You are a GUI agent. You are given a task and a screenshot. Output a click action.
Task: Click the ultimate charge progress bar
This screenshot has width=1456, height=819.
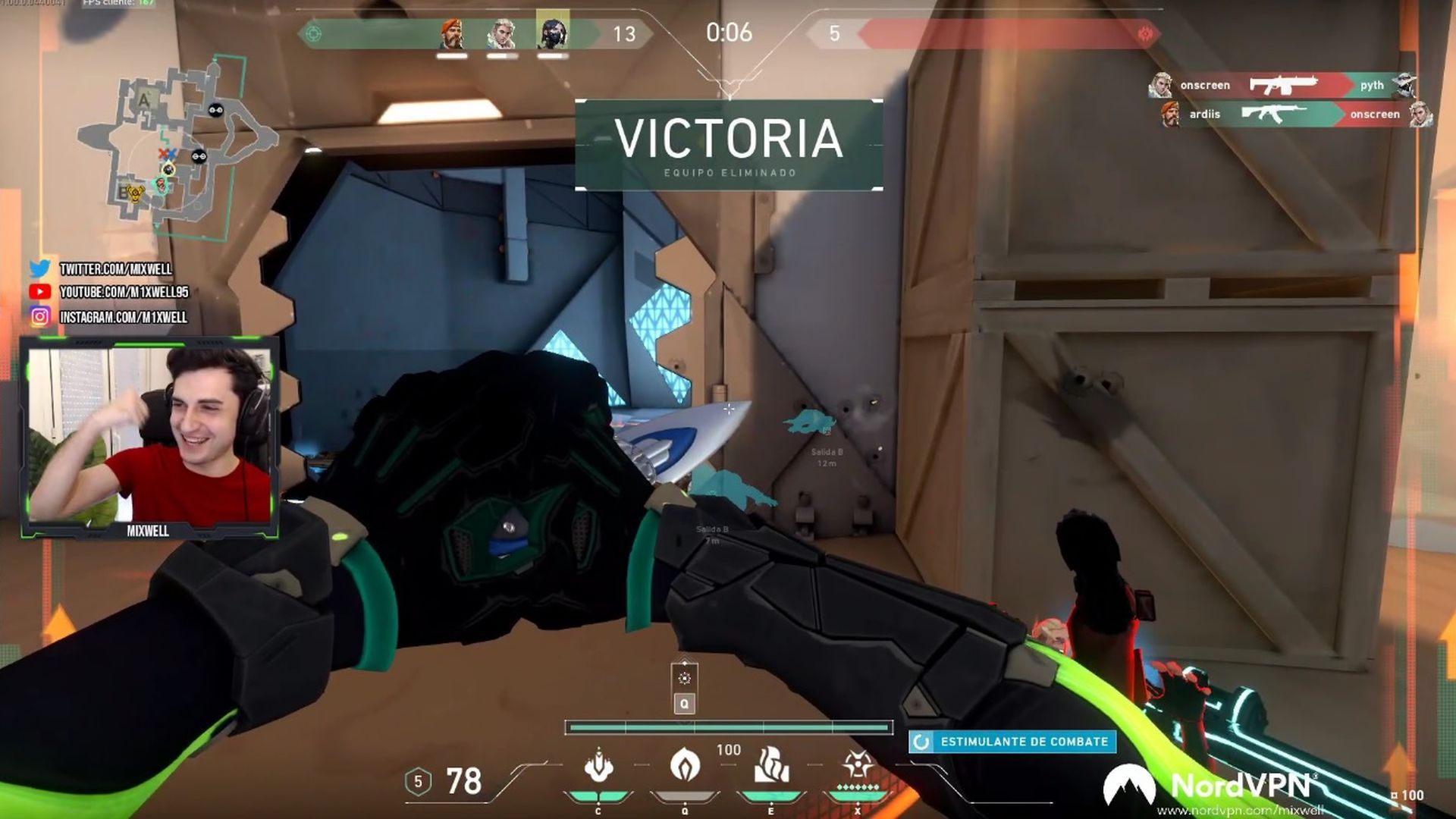728,726
